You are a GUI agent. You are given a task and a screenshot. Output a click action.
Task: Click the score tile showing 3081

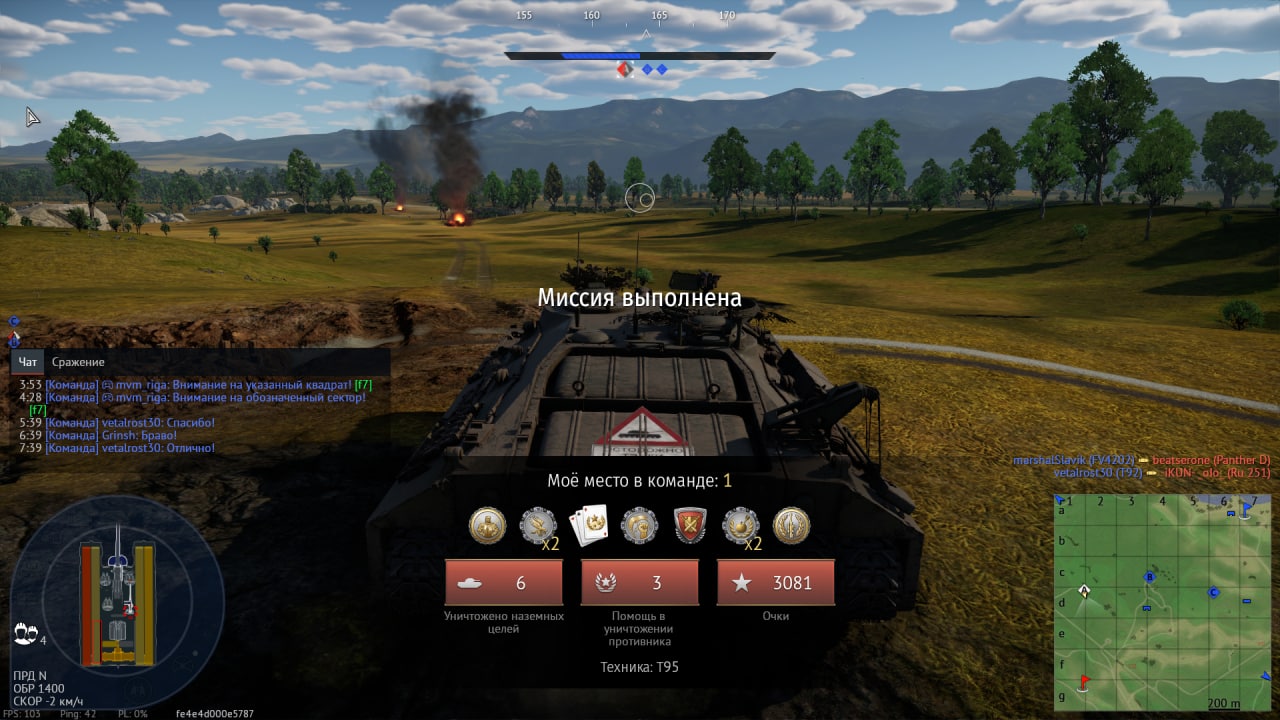point(775,582)
